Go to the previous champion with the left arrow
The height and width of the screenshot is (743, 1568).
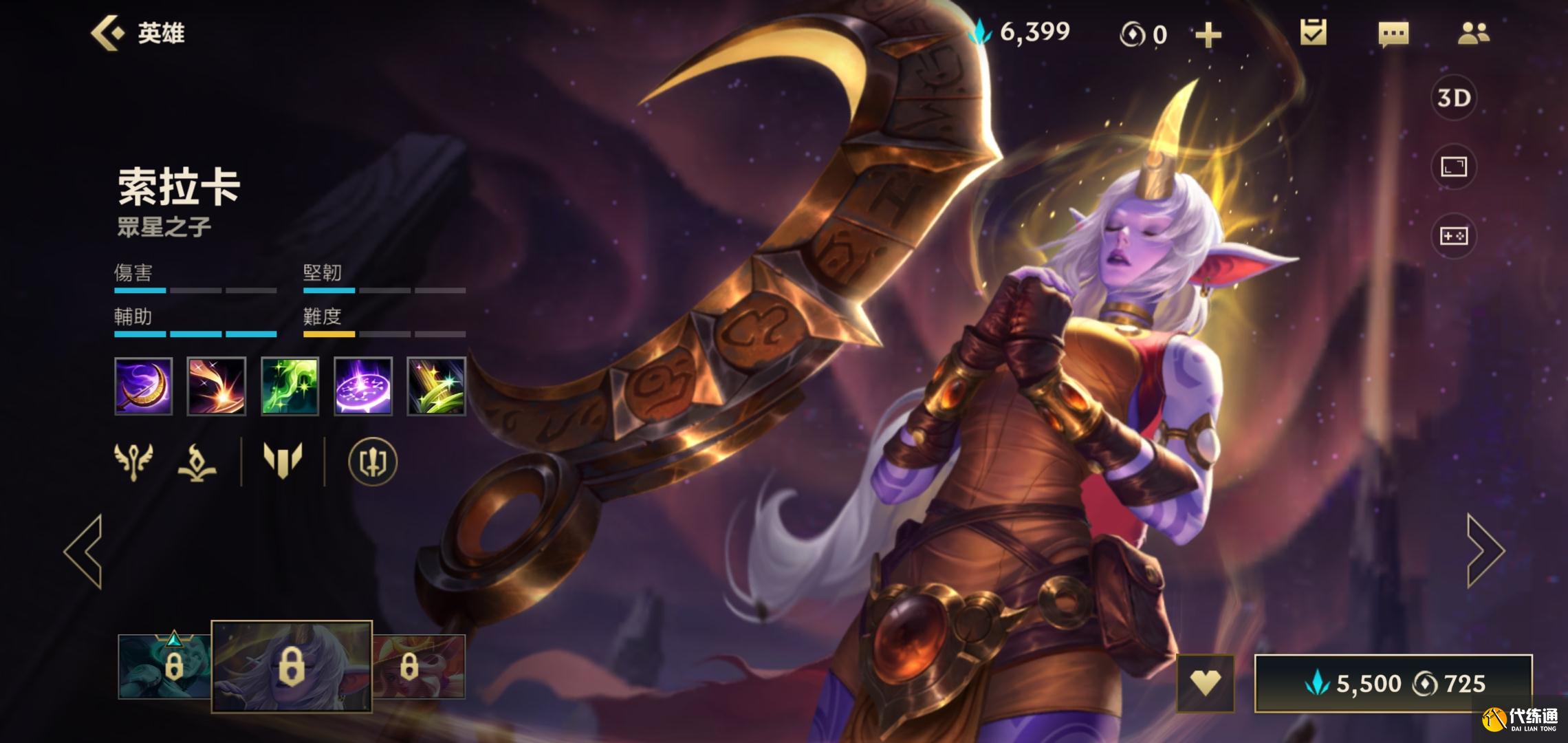point(84,550)
